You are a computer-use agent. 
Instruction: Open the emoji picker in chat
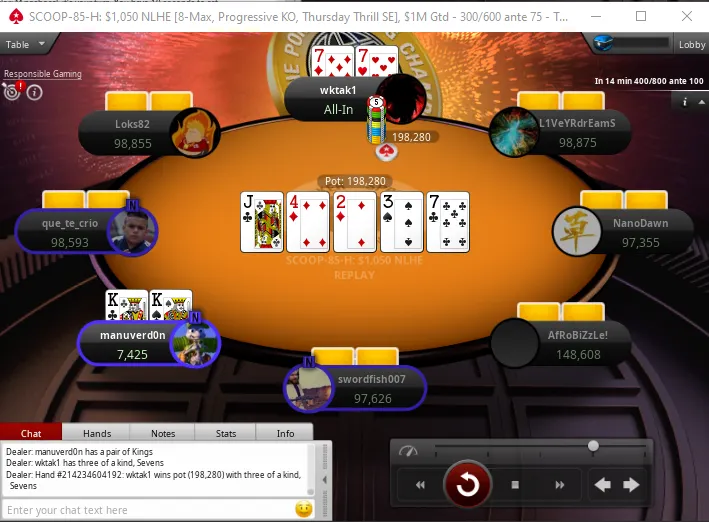[304, 509]
